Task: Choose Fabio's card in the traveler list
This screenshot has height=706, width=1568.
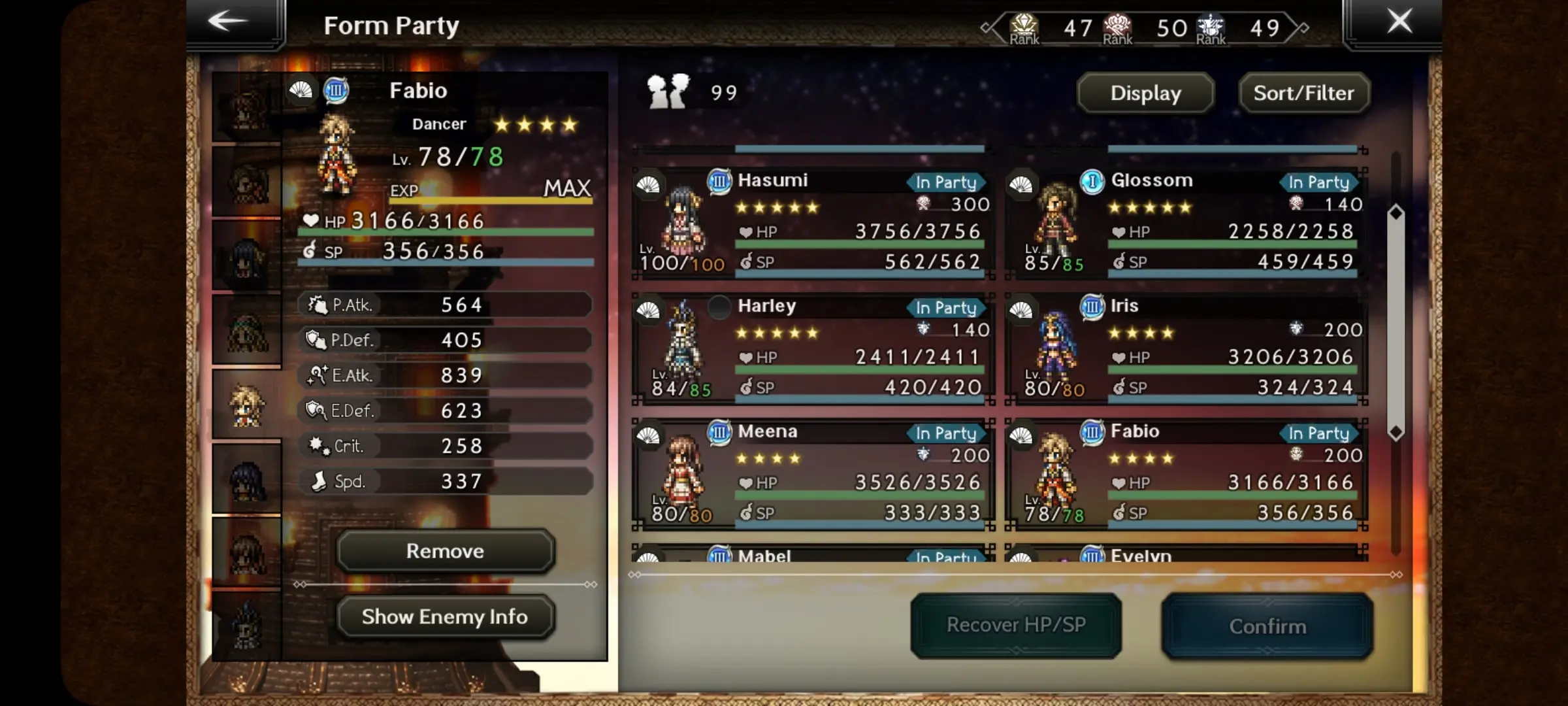Action: point(1186,474)
